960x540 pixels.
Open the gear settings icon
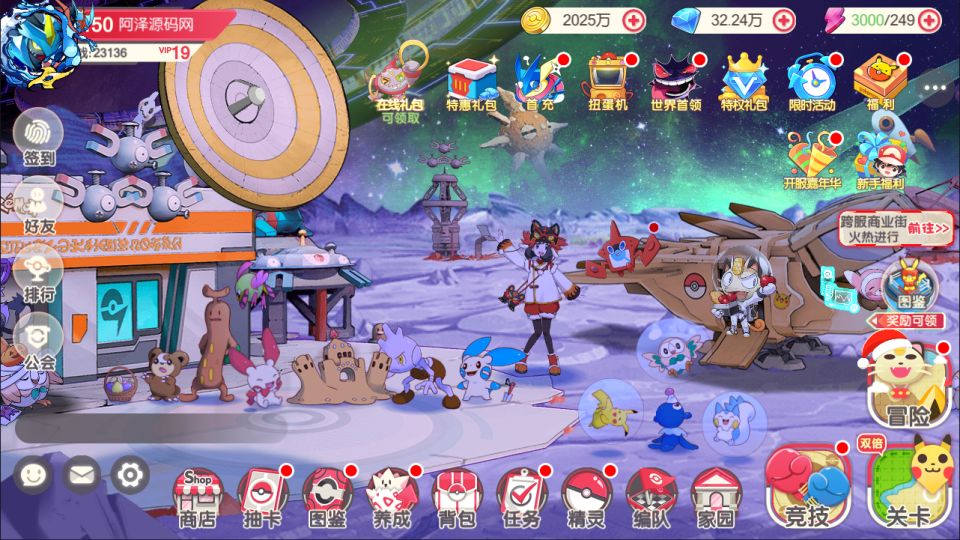pos(130,475)
